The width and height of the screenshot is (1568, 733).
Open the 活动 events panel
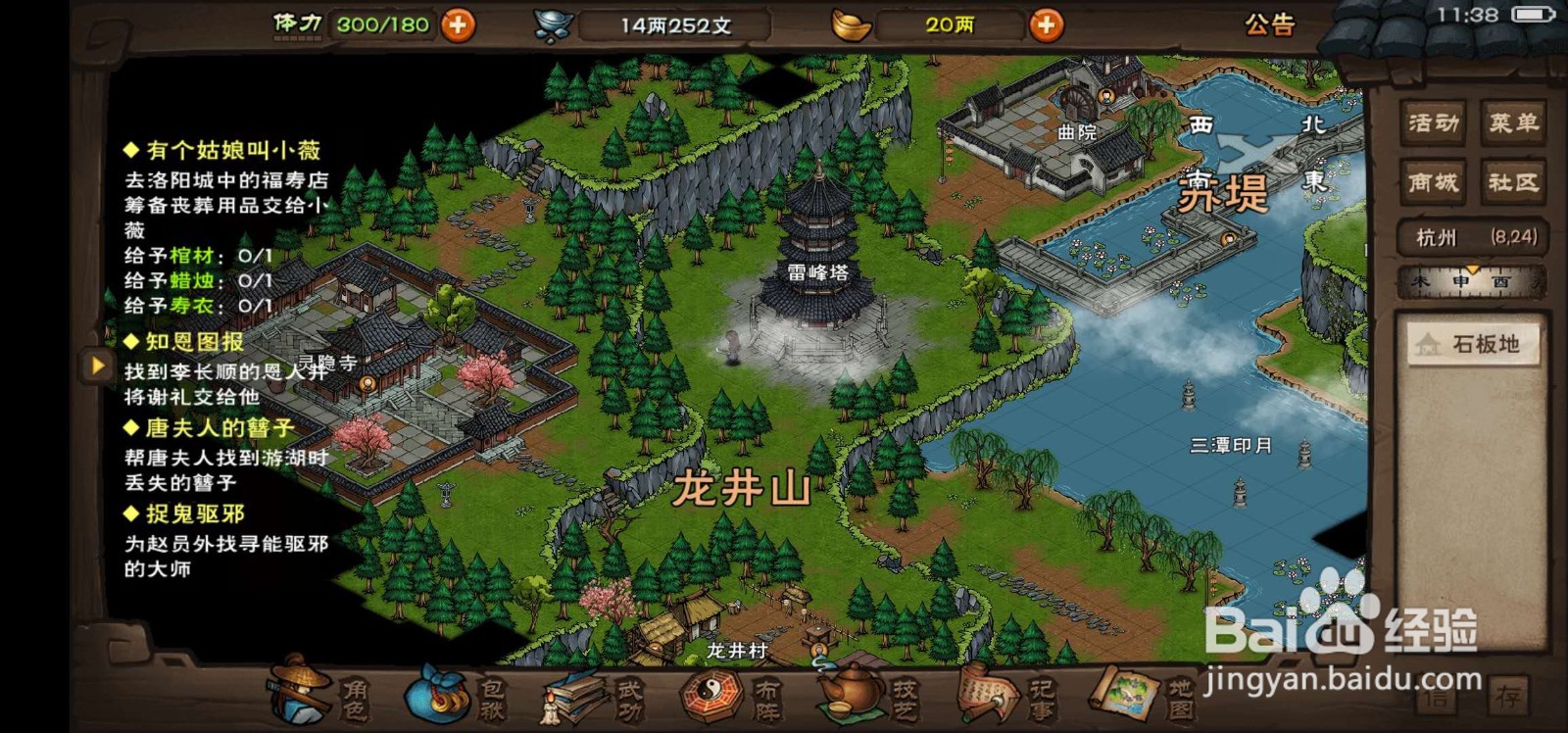tap(1434, 122)
